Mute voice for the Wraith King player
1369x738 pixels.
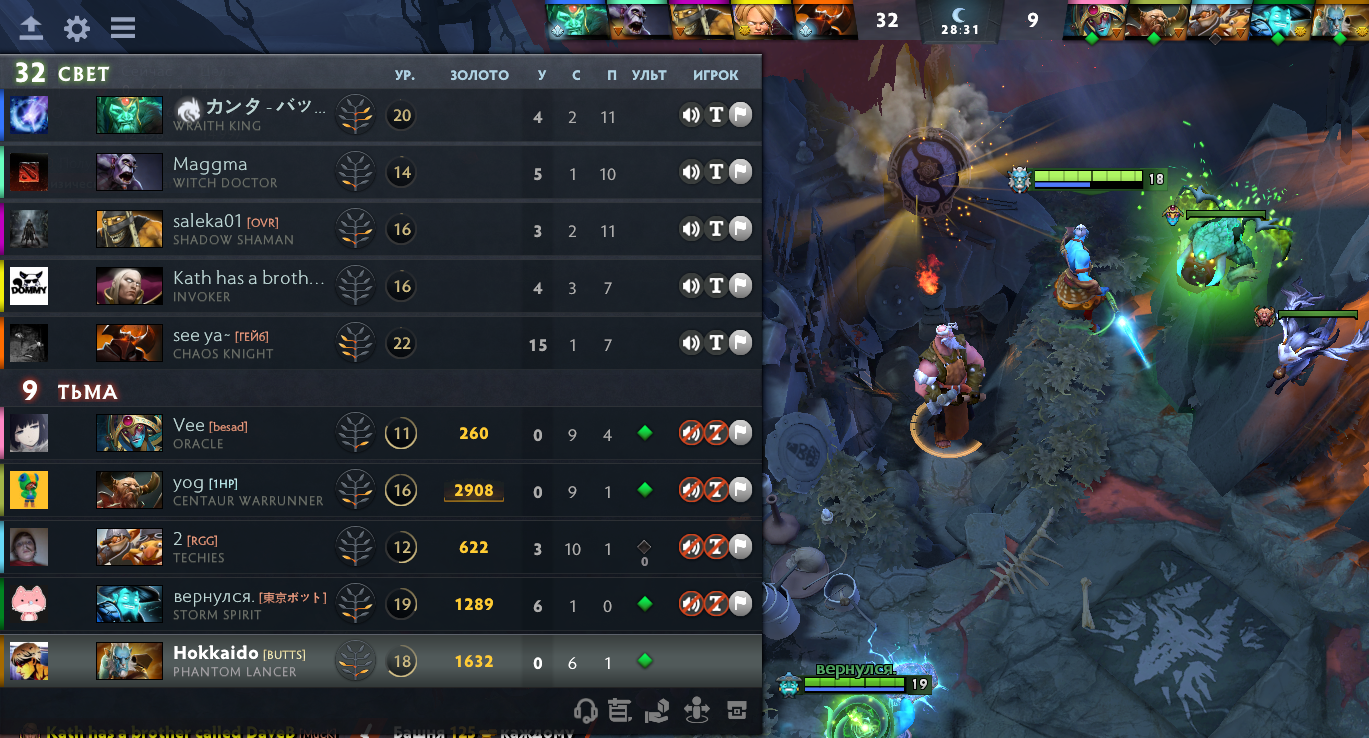[x=691, y=115]
